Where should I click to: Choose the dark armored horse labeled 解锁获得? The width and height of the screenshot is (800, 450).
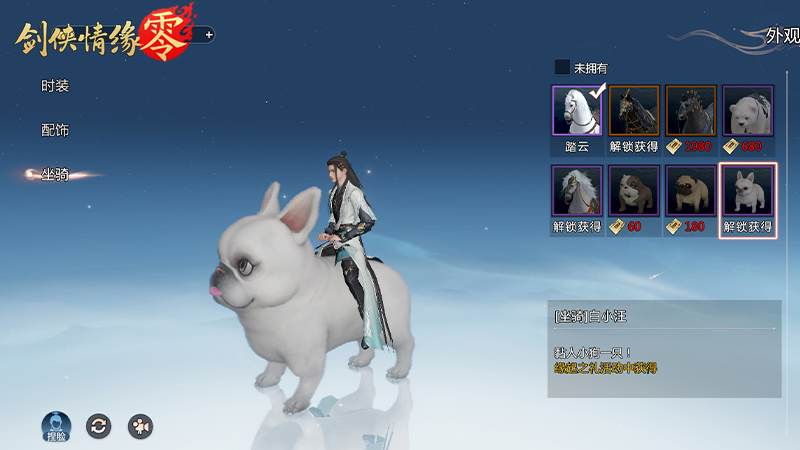(634, 112)
